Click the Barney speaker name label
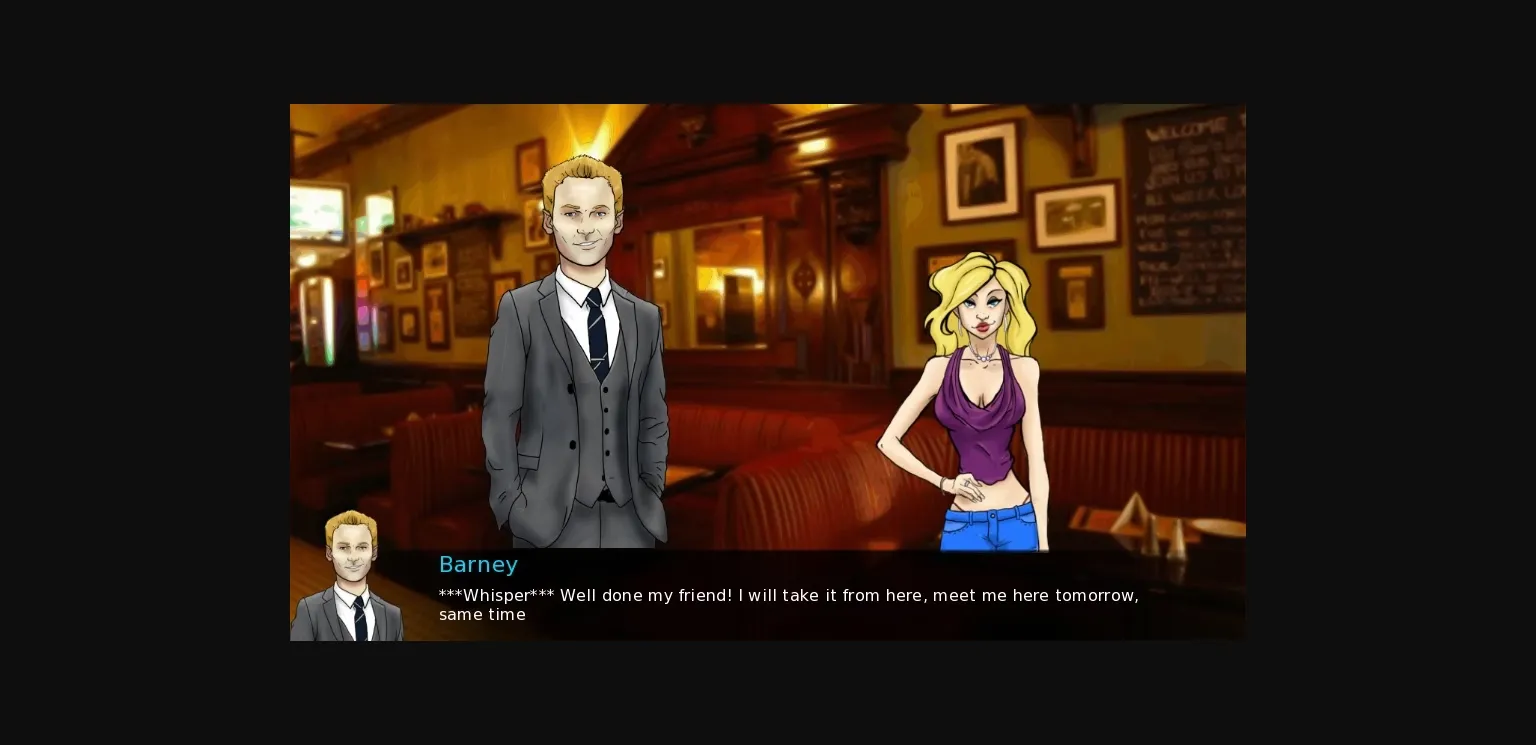Screen dimensions: 1536x745 point(478,565)
